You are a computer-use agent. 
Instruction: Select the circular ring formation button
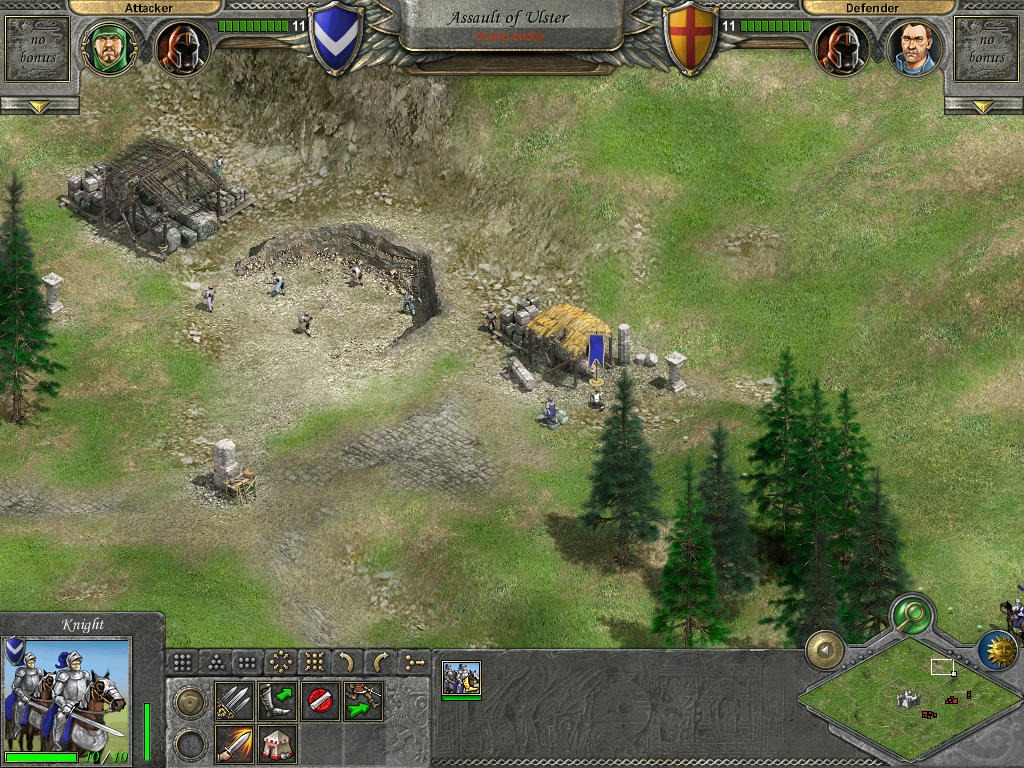click(x=281, y=661)
